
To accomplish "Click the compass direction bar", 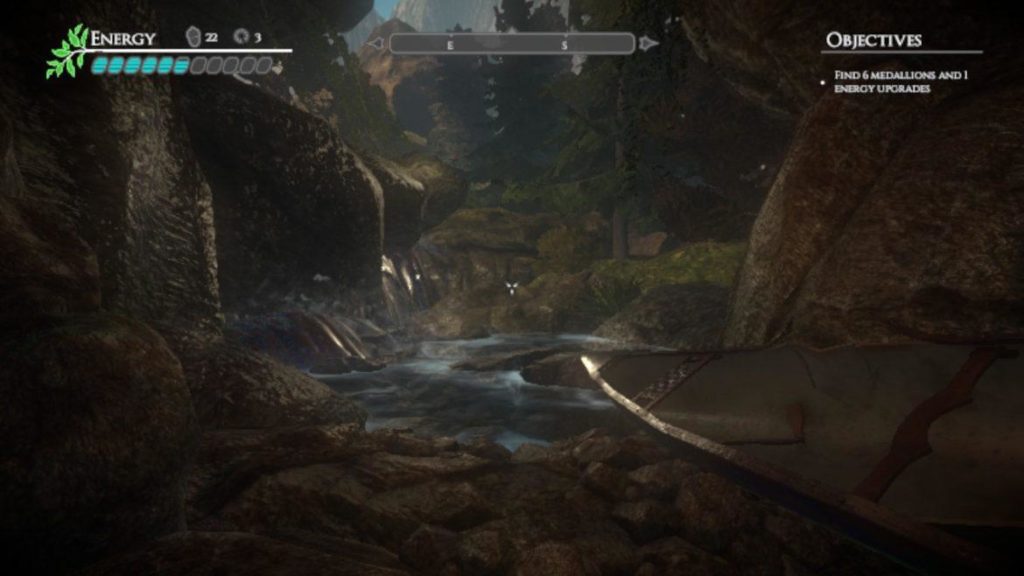I will point(511,44).
